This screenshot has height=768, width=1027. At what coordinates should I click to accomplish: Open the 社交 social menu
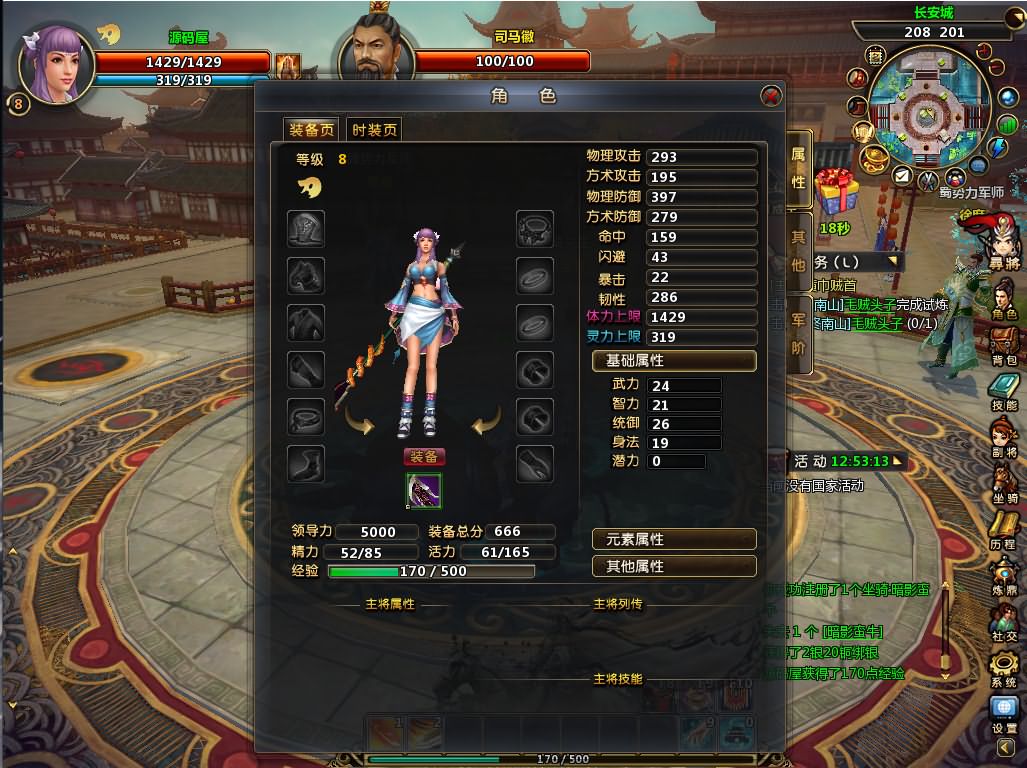tap(1004, 621)
